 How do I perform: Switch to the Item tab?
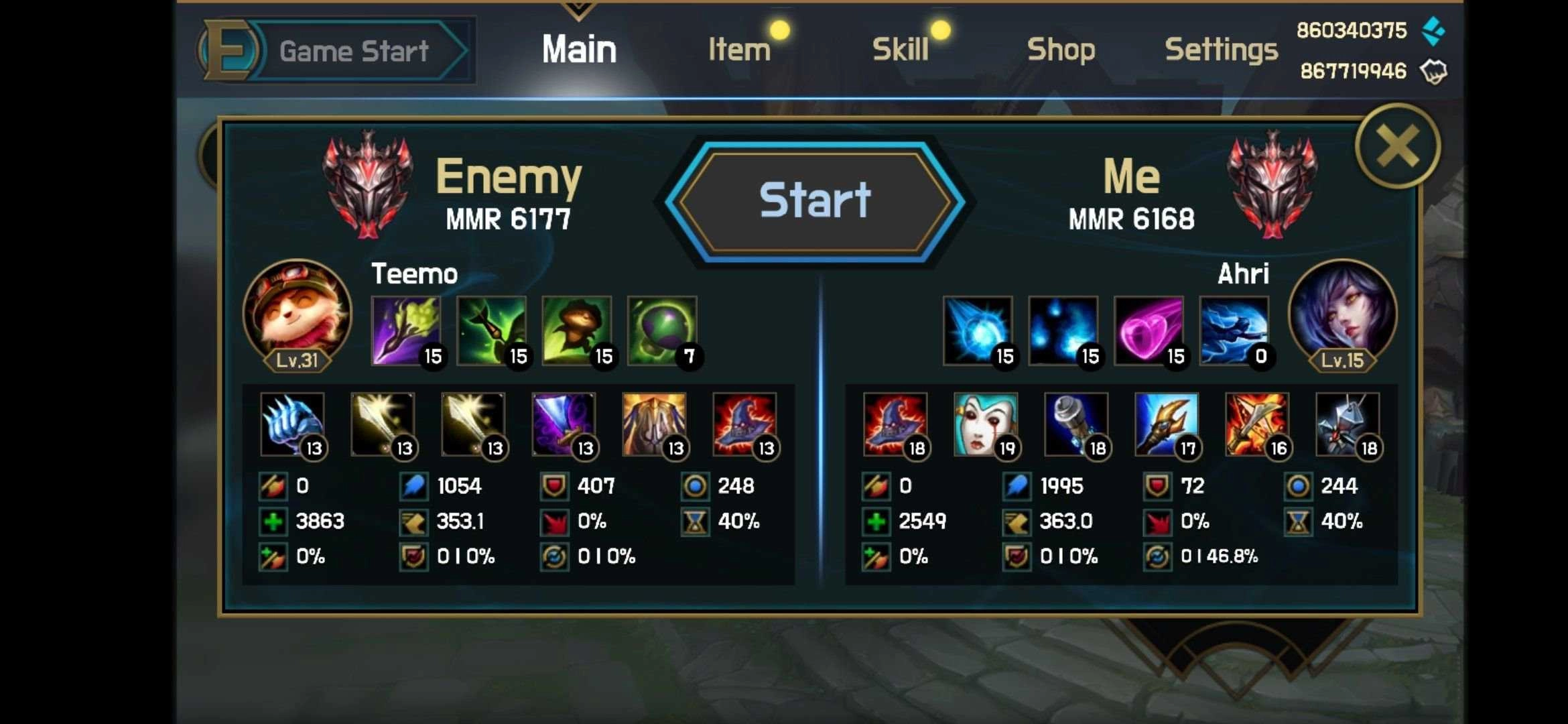tap(739, 48)
